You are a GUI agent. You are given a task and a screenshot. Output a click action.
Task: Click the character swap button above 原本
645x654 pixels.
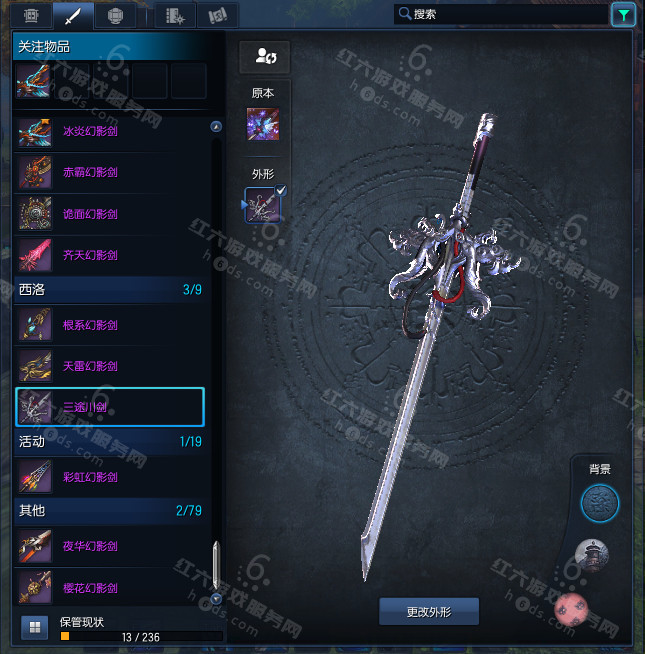click(x=264, y=57)
